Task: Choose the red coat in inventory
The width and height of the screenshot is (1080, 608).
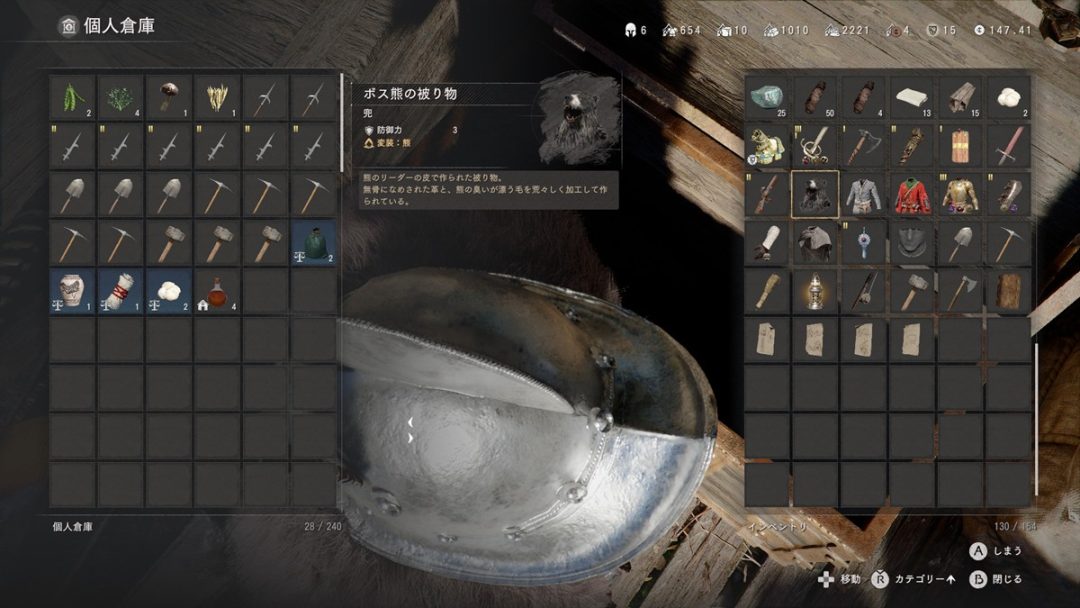Action: 912,194
